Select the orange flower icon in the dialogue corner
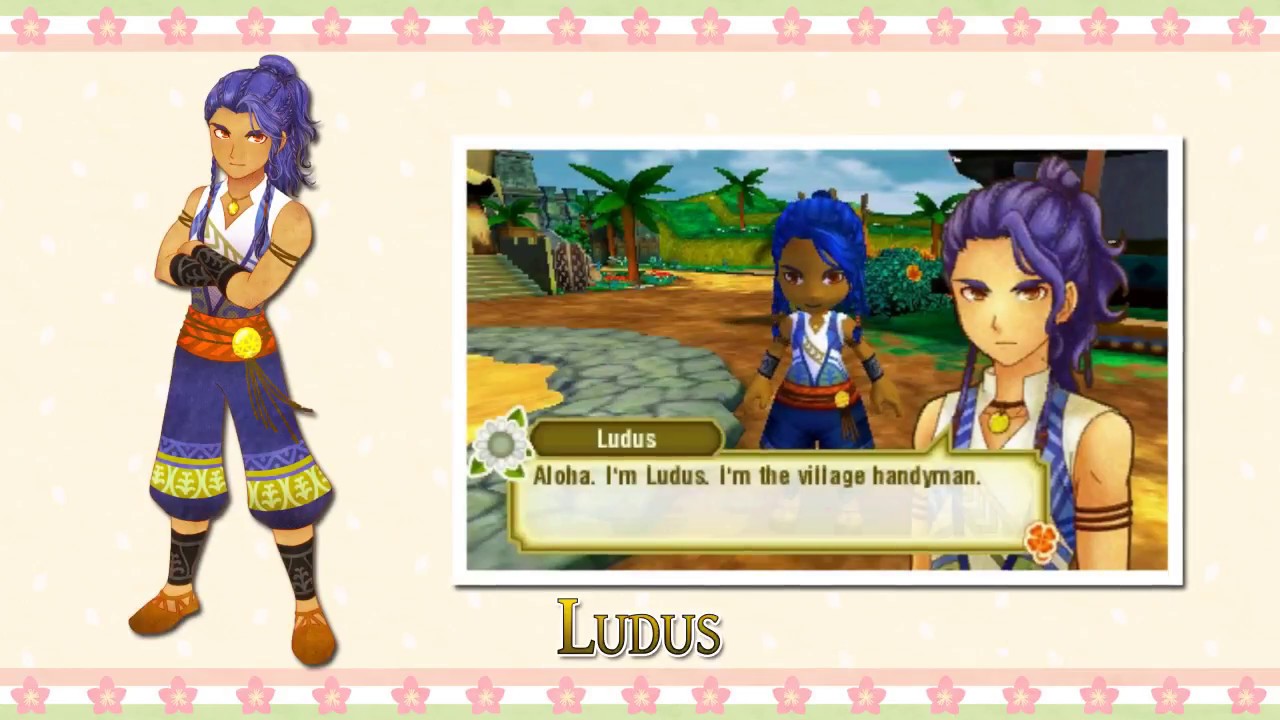Image resolution: width=1280 pixels, height=720 pixels. [x=1040, y=538]
